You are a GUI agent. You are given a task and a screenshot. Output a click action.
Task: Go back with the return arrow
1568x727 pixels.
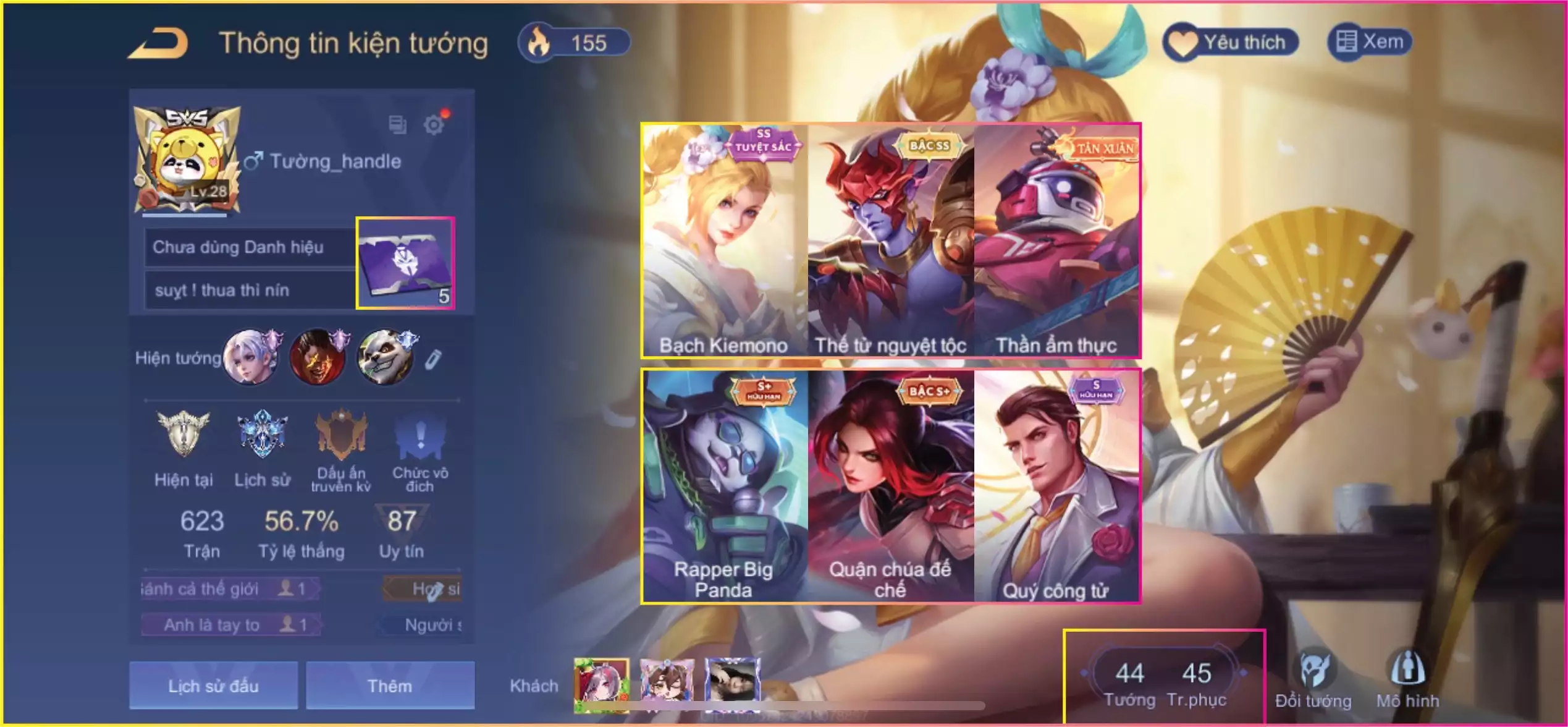click(159, 43)
